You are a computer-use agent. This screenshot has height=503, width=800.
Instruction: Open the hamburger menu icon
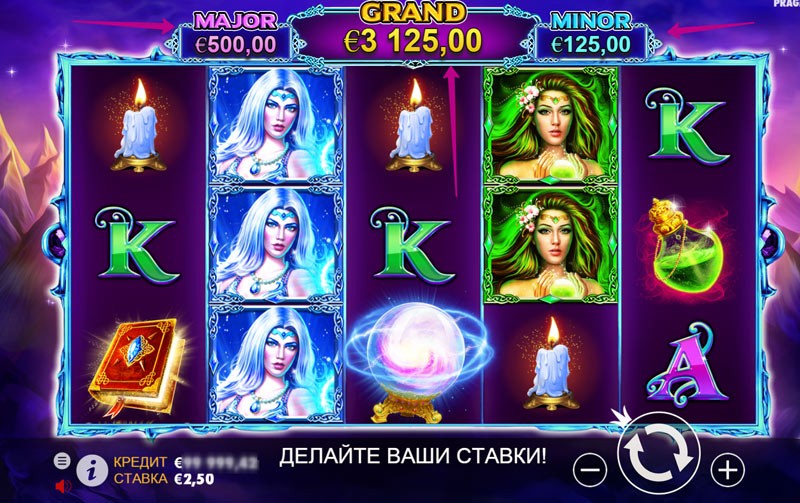(x=62, y=459)
